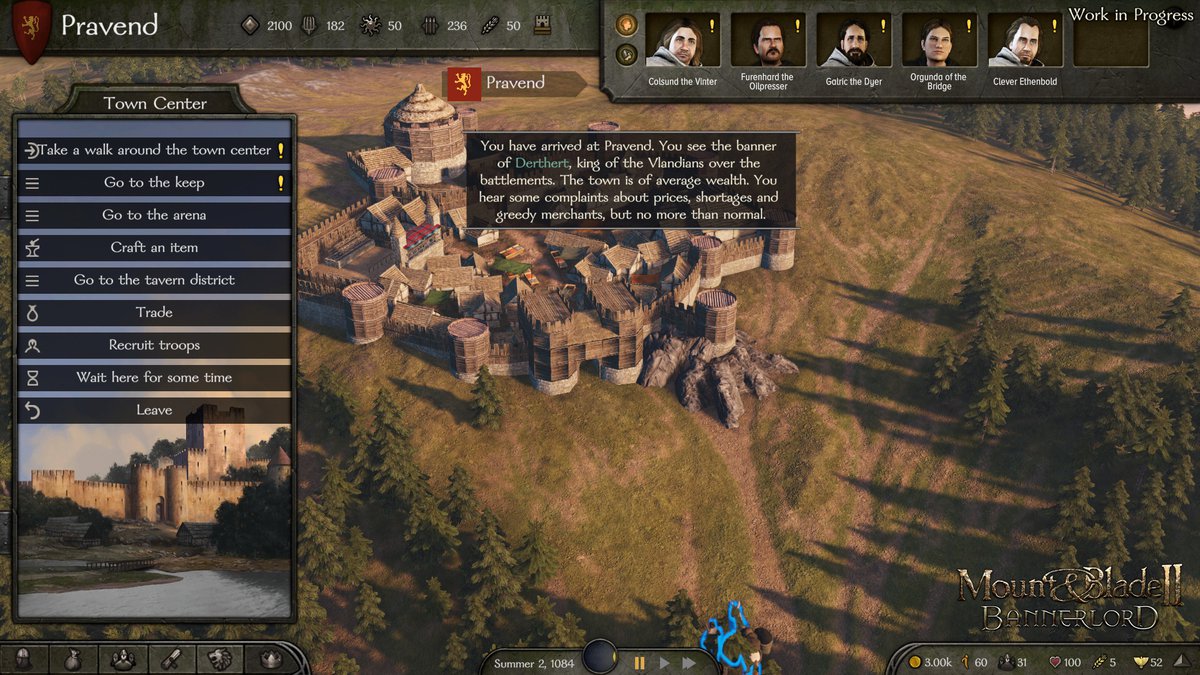Open the tavern district option

154,280
